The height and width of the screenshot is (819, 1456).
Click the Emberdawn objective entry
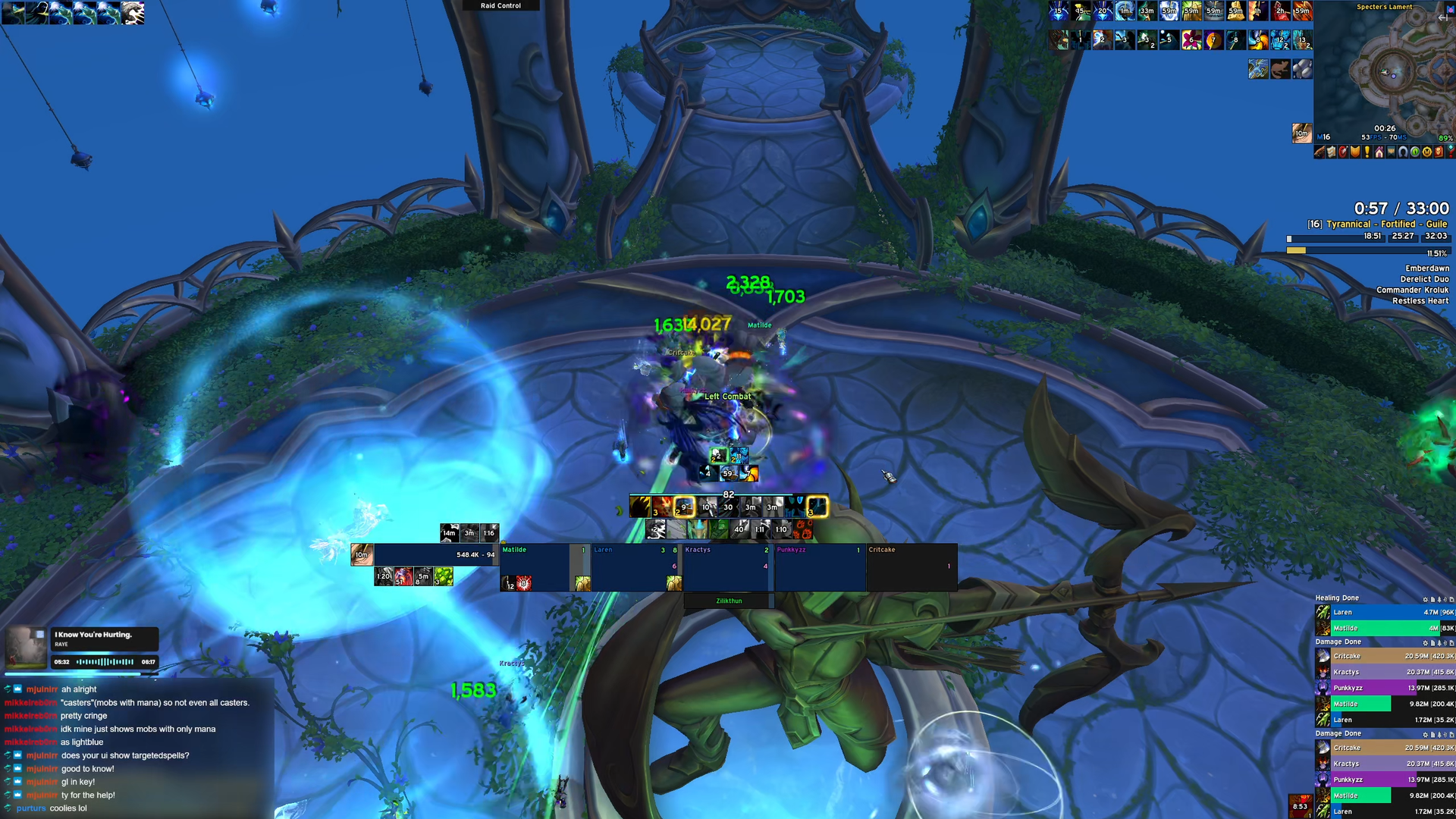click(x=1426, y=268)
